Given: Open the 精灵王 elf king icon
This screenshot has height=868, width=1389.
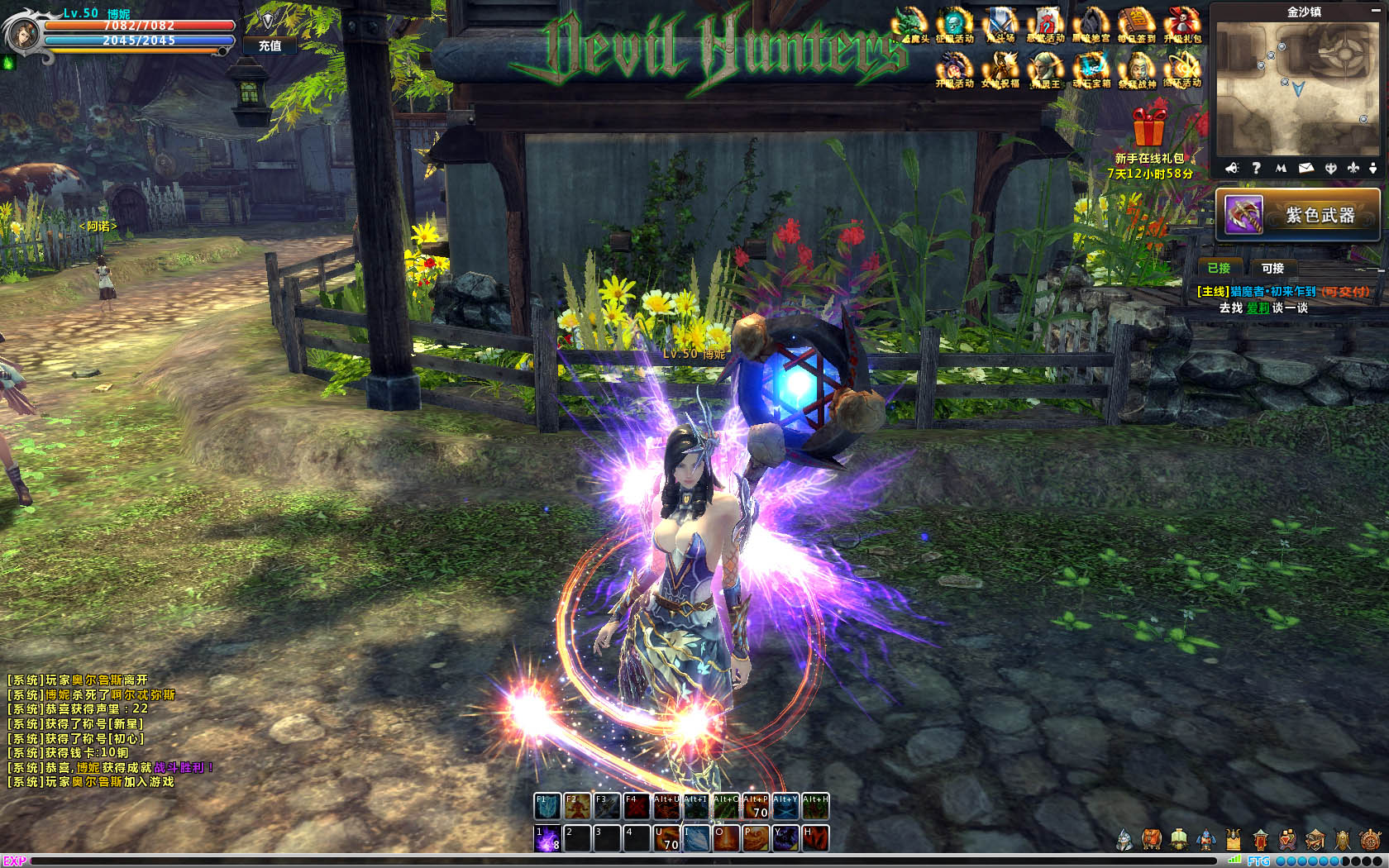Looking at the screenshot, I should click(x=1045, y=69).
